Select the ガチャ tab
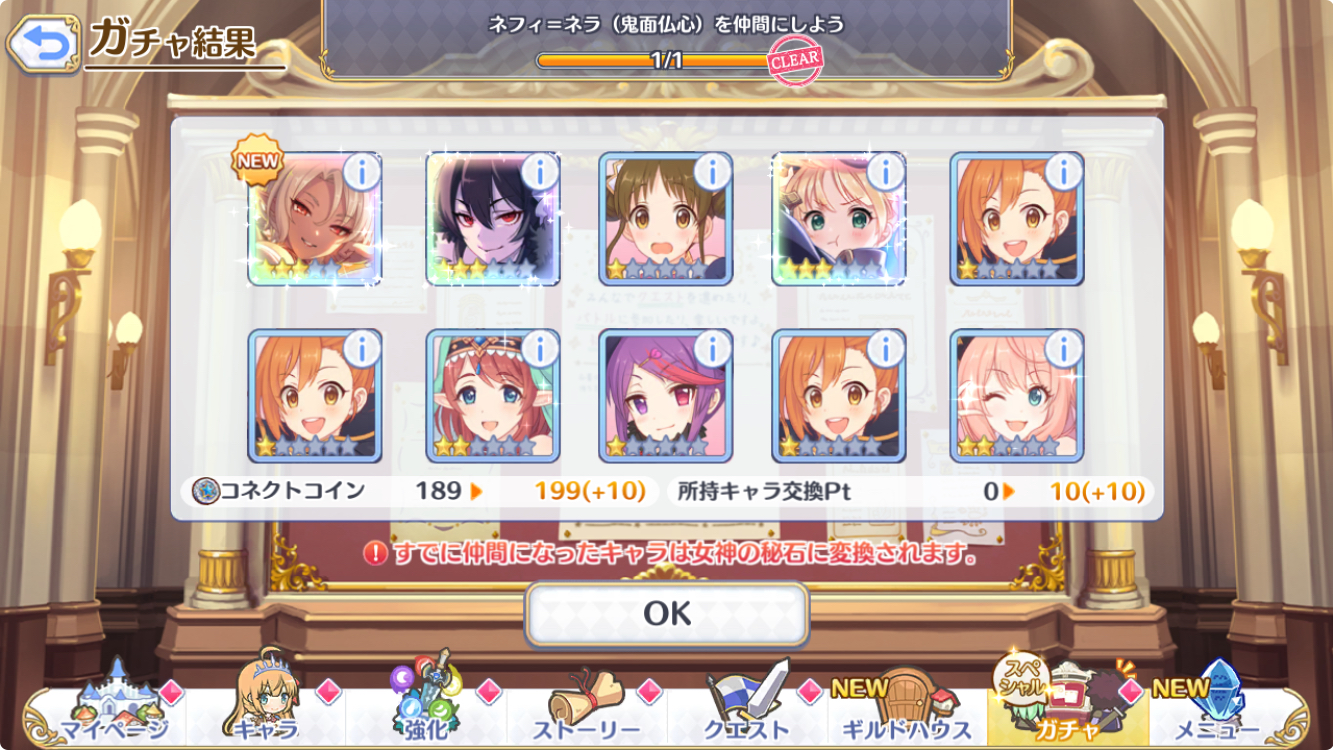Screen dimensions: 1333x750 click(x=1067, y=705)
